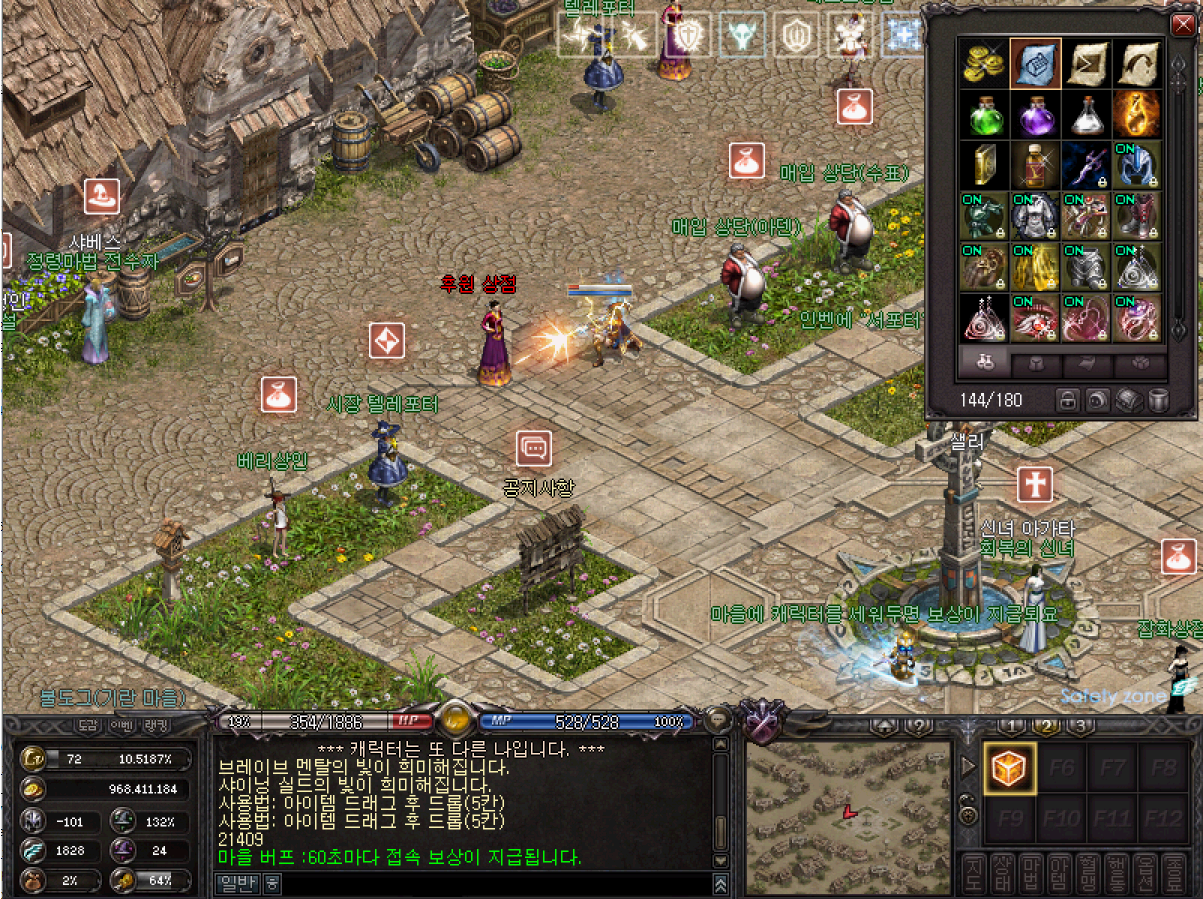The image size is (1203, 899).
Task: Use the green potion in the inventory
Action: [983, 115]
